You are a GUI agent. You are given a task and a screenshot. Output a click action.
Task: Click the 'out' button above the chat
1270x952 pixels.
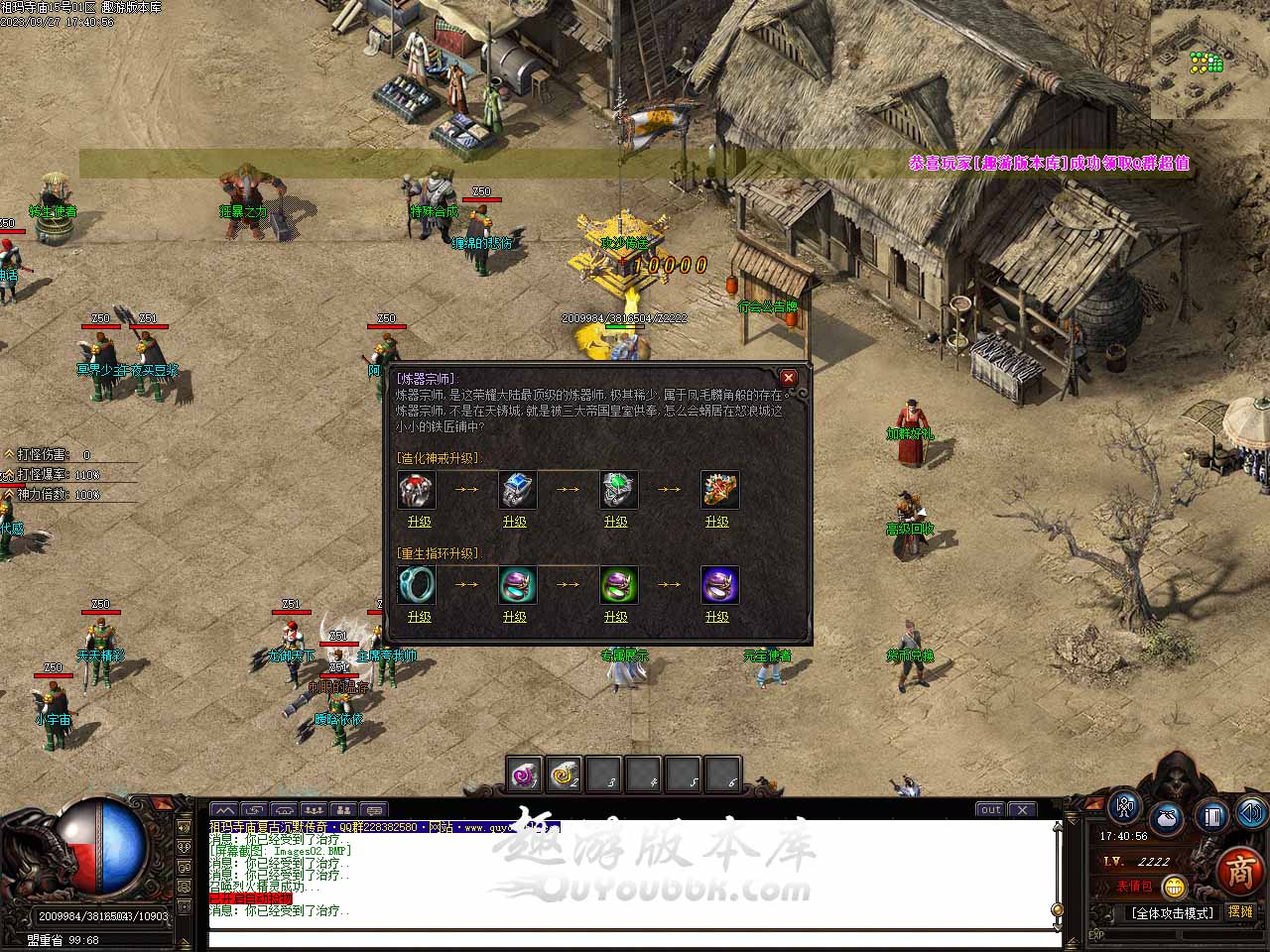990,810
